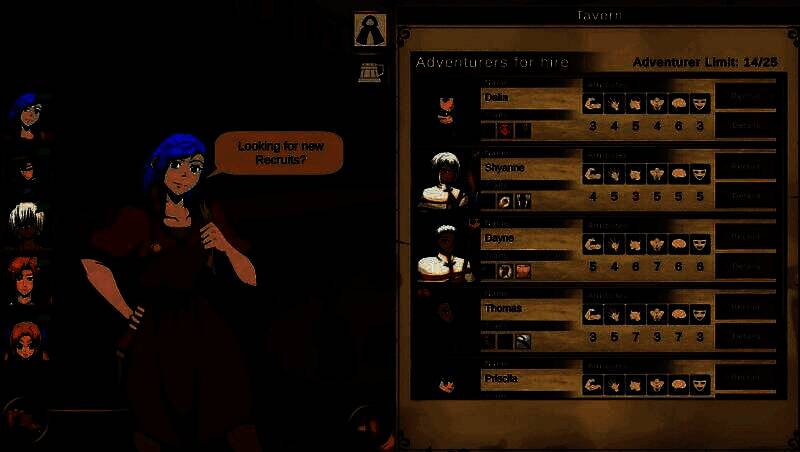The image size is (800, 452).
Task: Open Dayne's details
Action: 746,267
